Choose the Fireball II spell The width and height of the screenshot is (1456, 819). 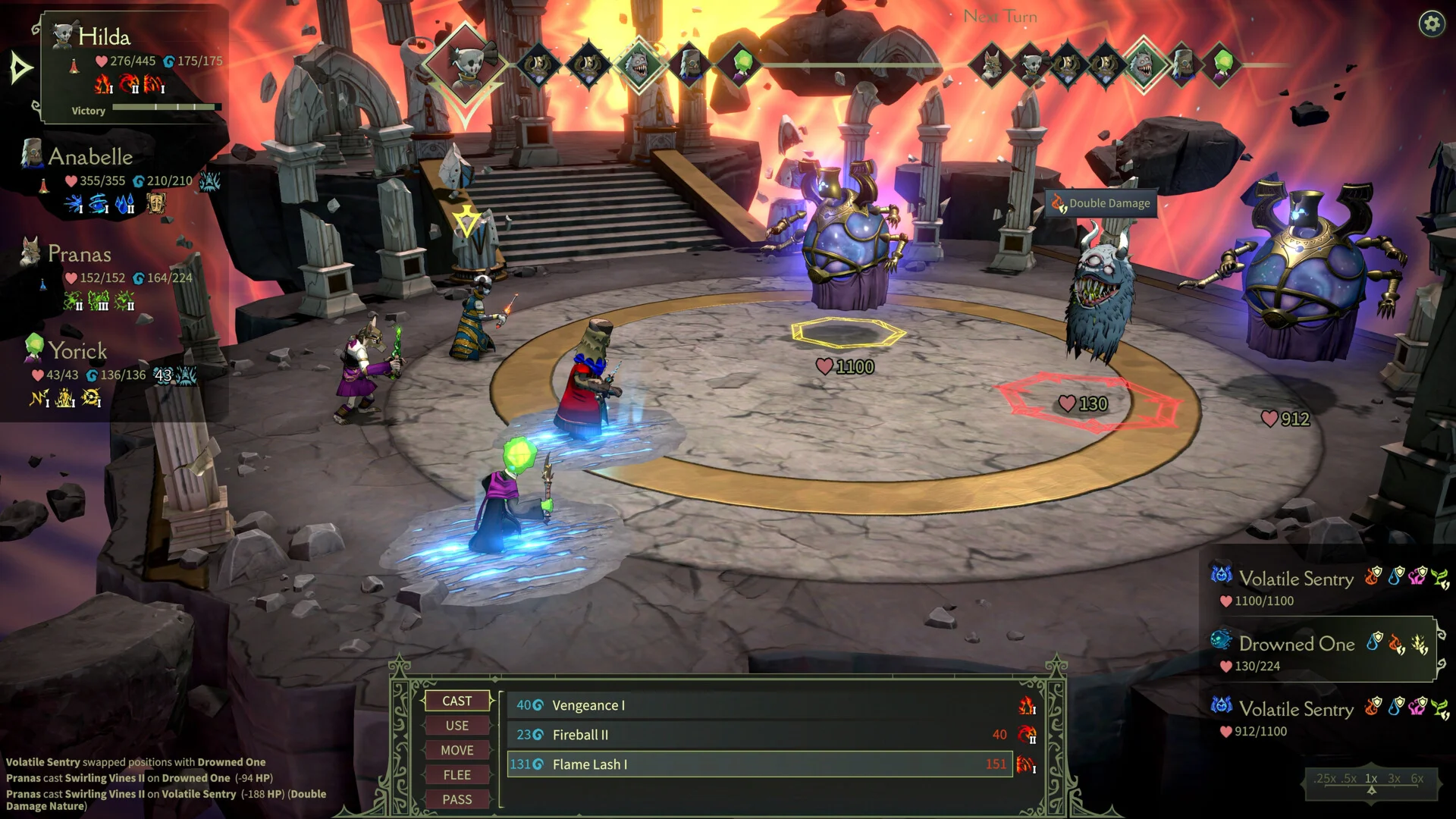[x=758, y=735]
